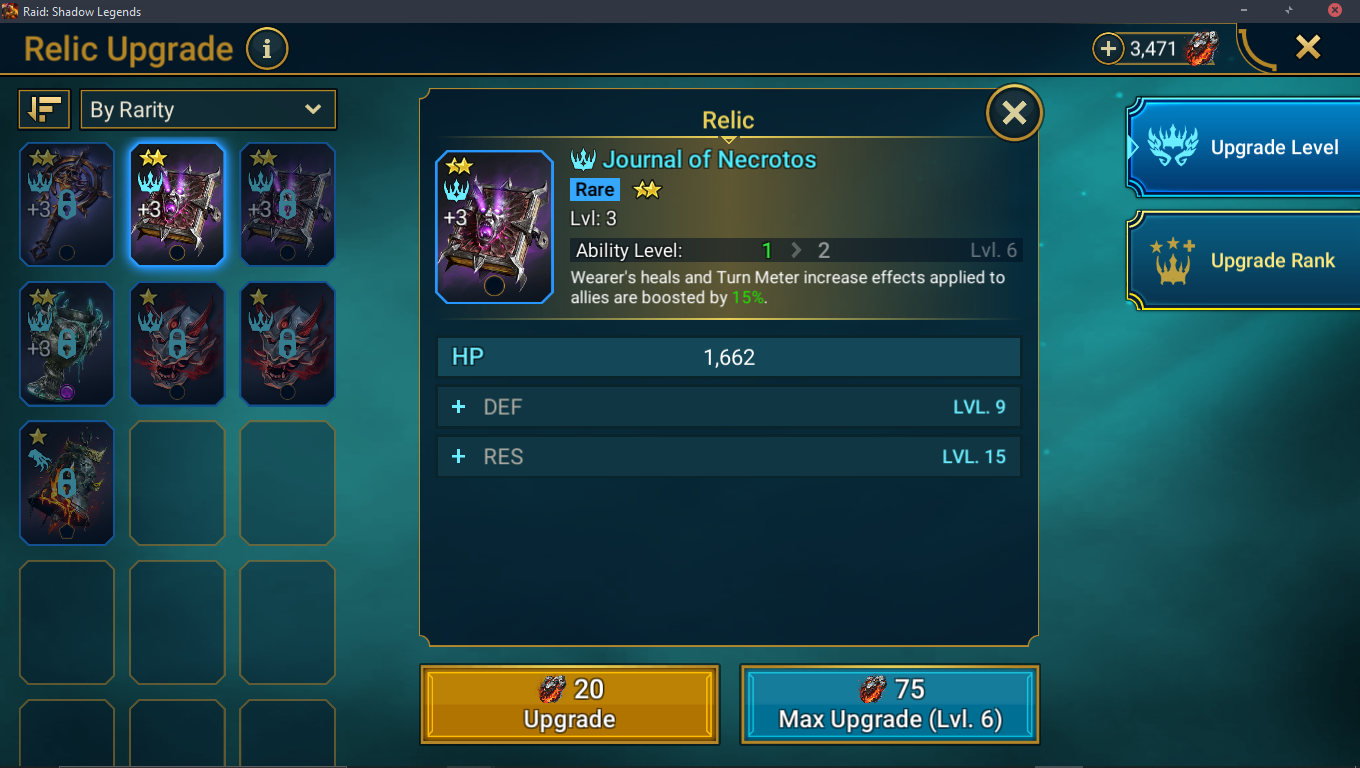Open the Upgrade Rank tab
The height and width of the screenshot is (768, 1360).
tap(1244, 261)
